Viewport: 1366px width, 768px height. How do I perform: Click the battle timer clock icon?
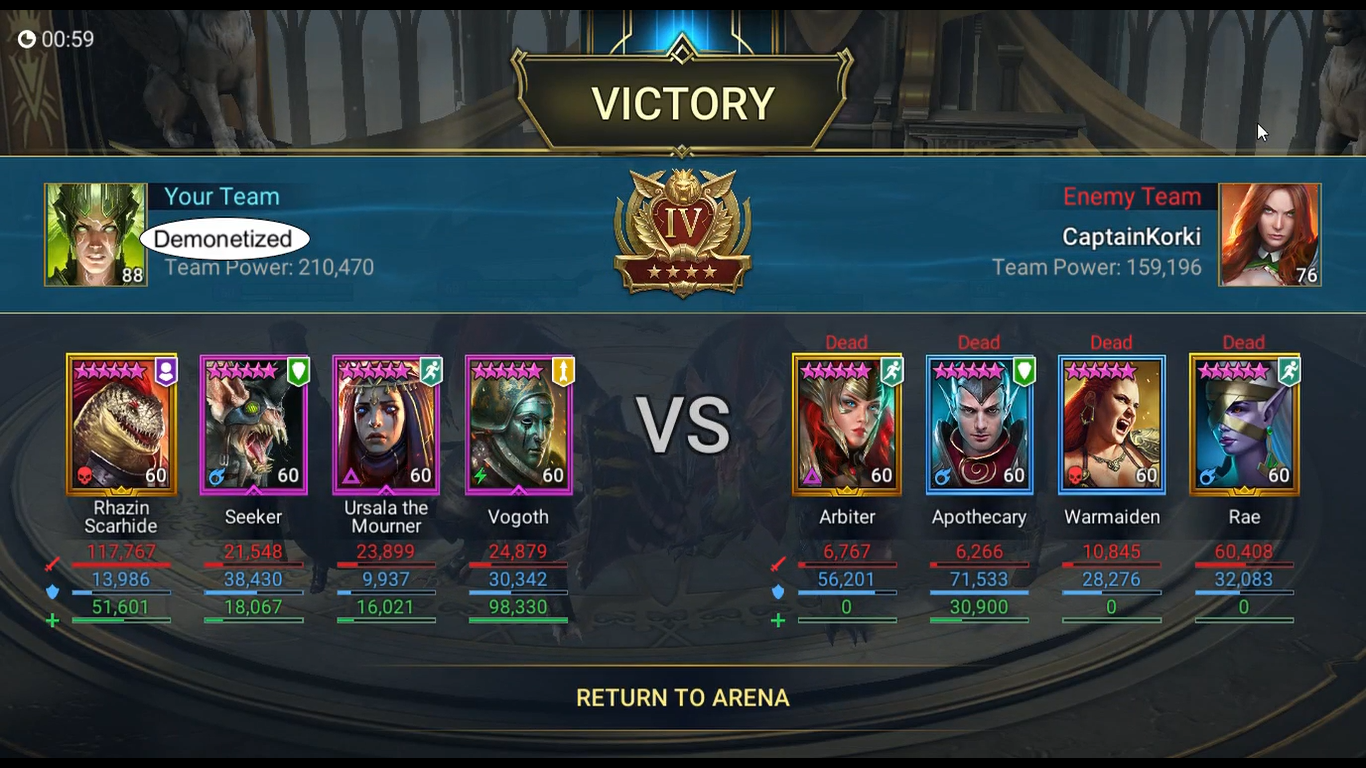coord(27,40)
